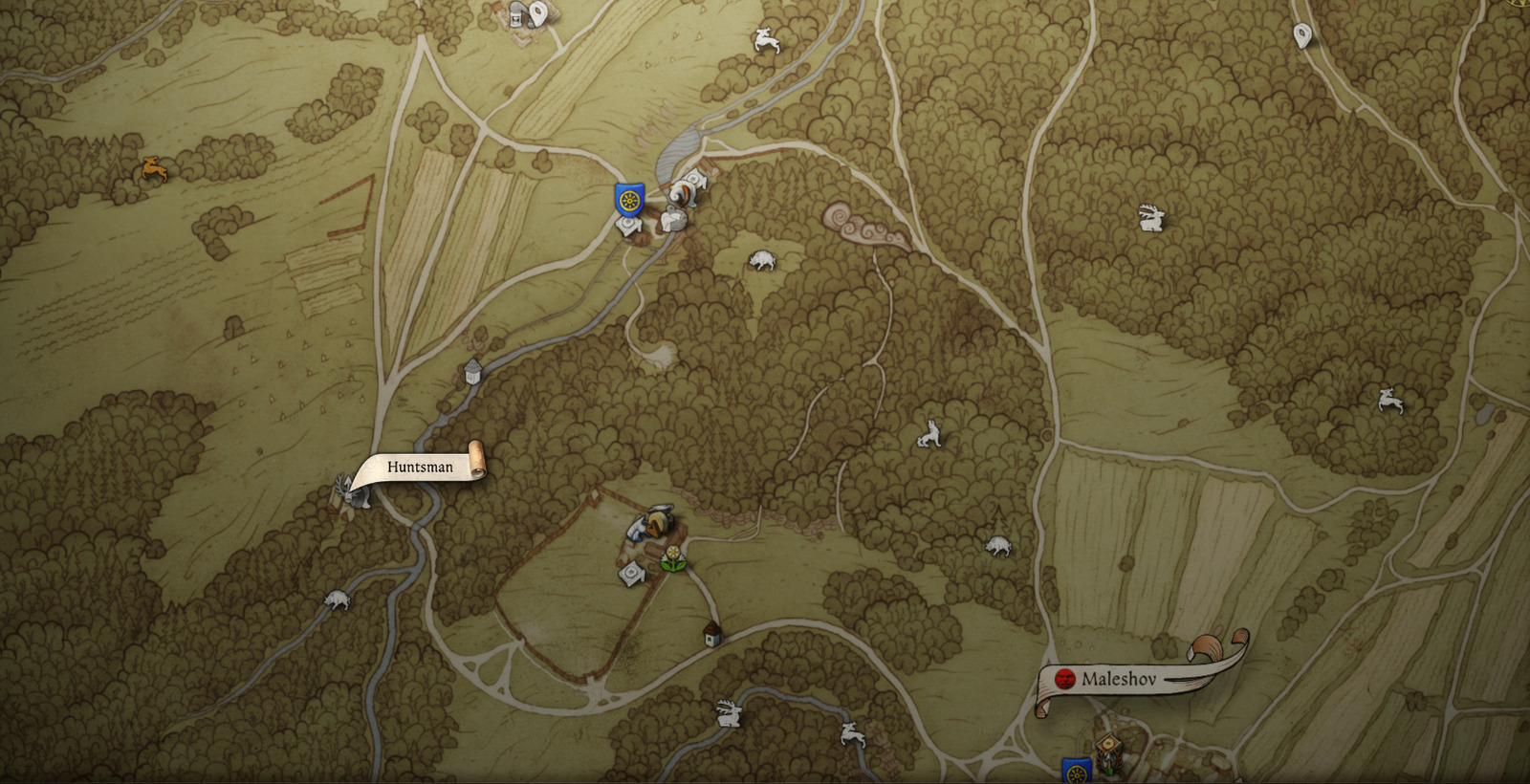Viewport: 1530px width, 784px height.
Task: Select the blue wheel crest fast travel marker
Action: coord(630,200)
